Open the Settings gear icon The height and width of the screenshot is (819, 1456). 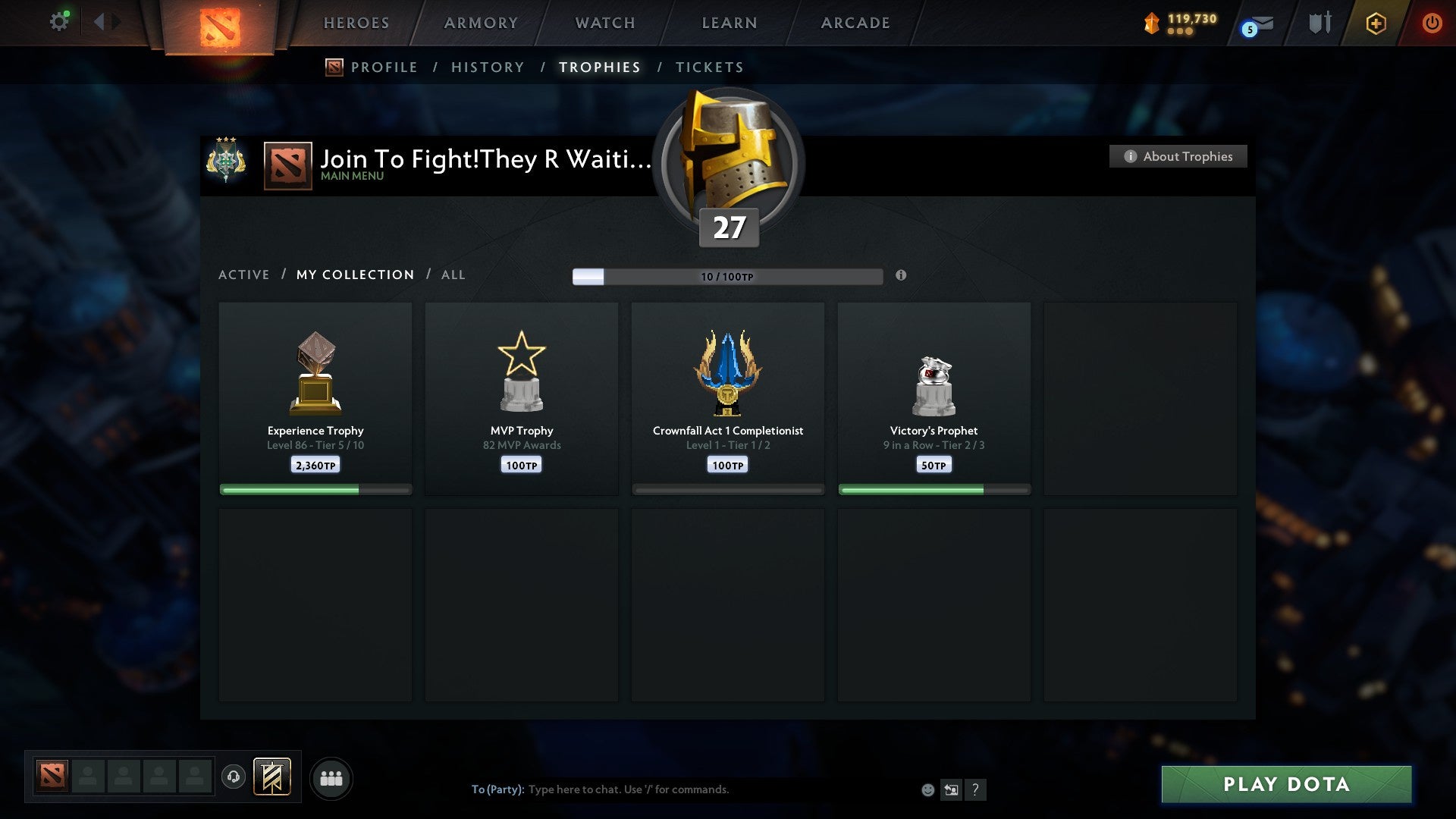[x=59, y=21]
